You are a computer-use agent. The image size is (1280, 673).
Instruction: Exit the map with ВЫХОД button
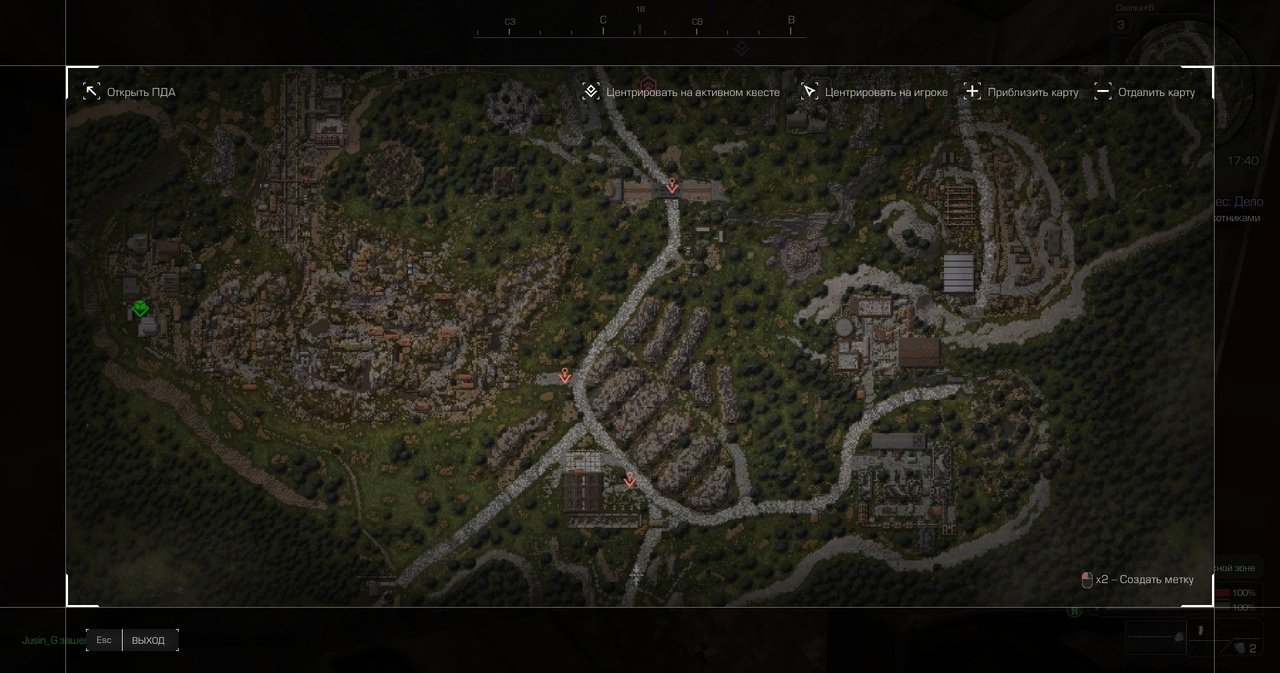click(x=148, y=640)
